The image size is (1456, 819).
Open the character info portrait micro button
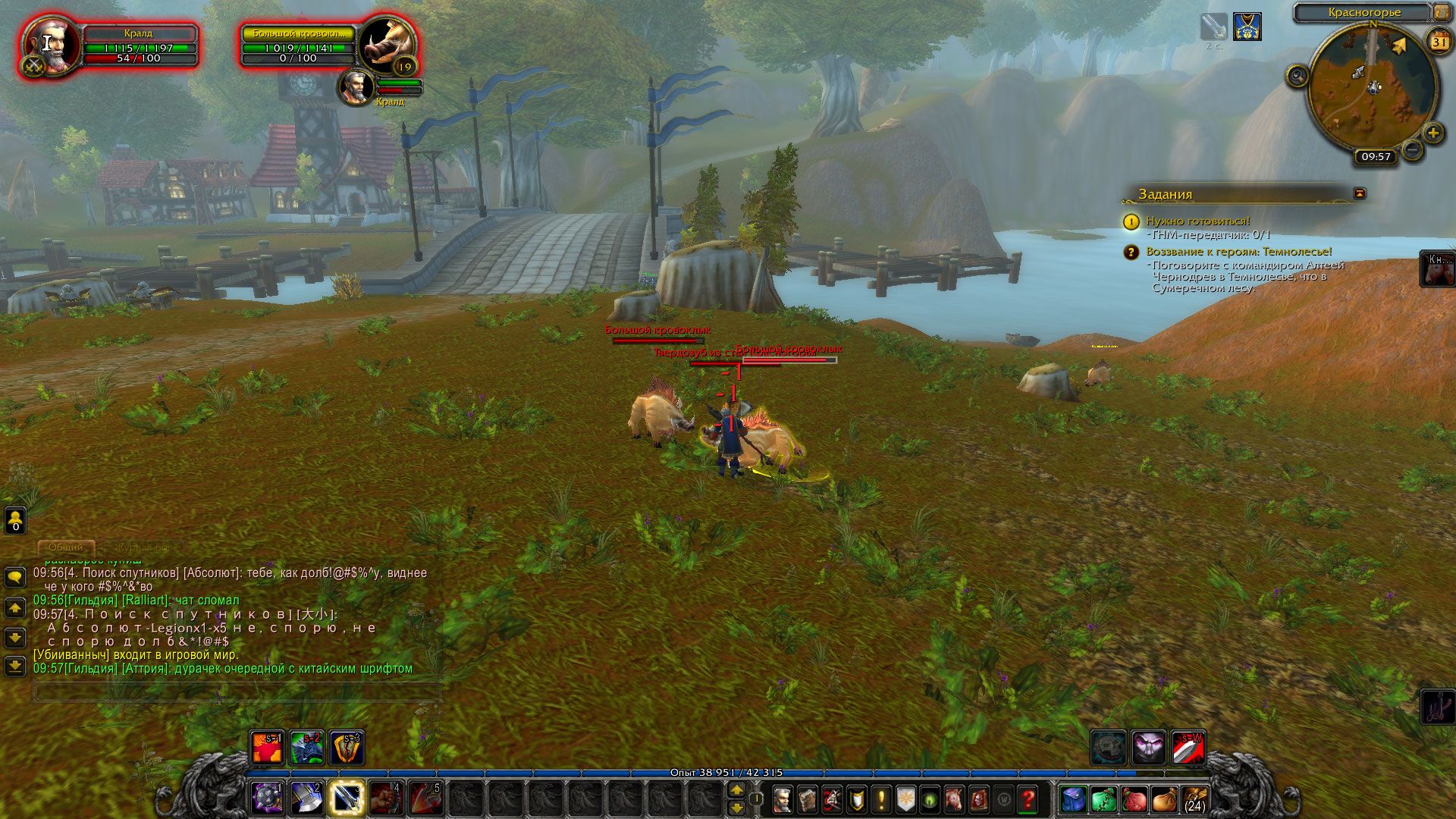point(783,799)
